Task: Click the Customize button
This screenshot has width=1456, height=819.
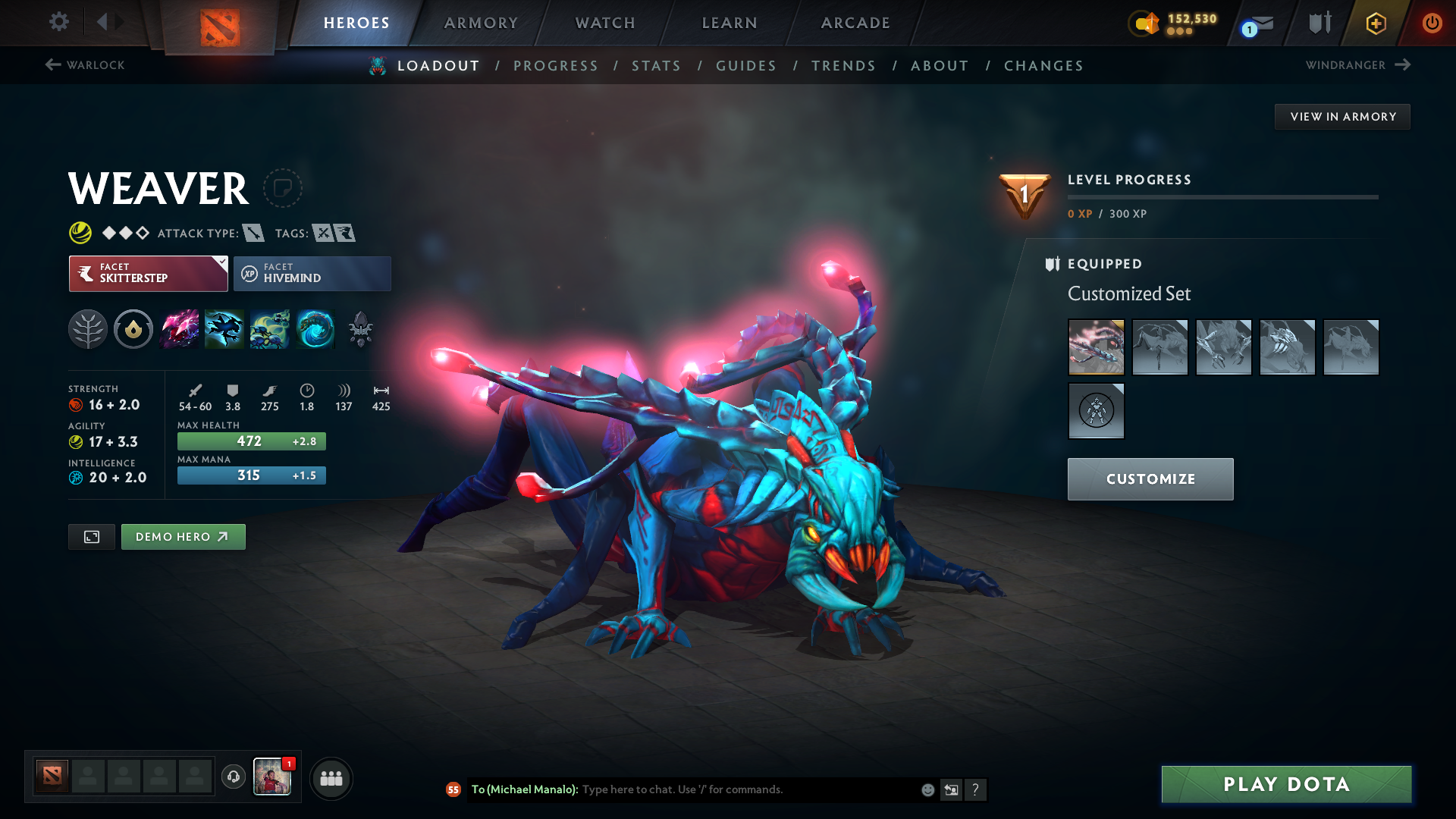Action: (x=1150, y=479)
